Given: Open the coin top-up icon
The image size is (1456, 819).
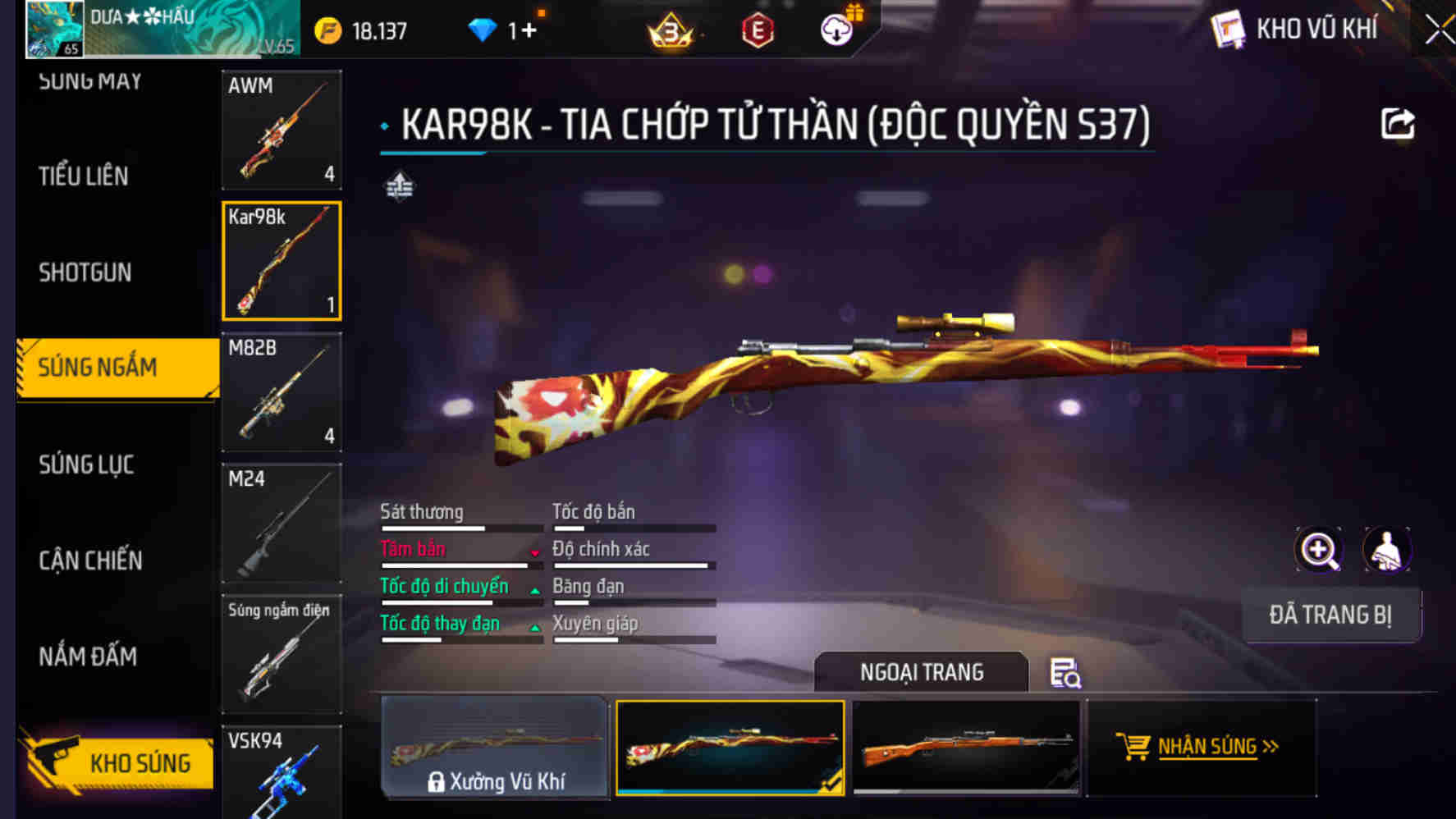Looking at the screenshot, I should click(327, 28).
